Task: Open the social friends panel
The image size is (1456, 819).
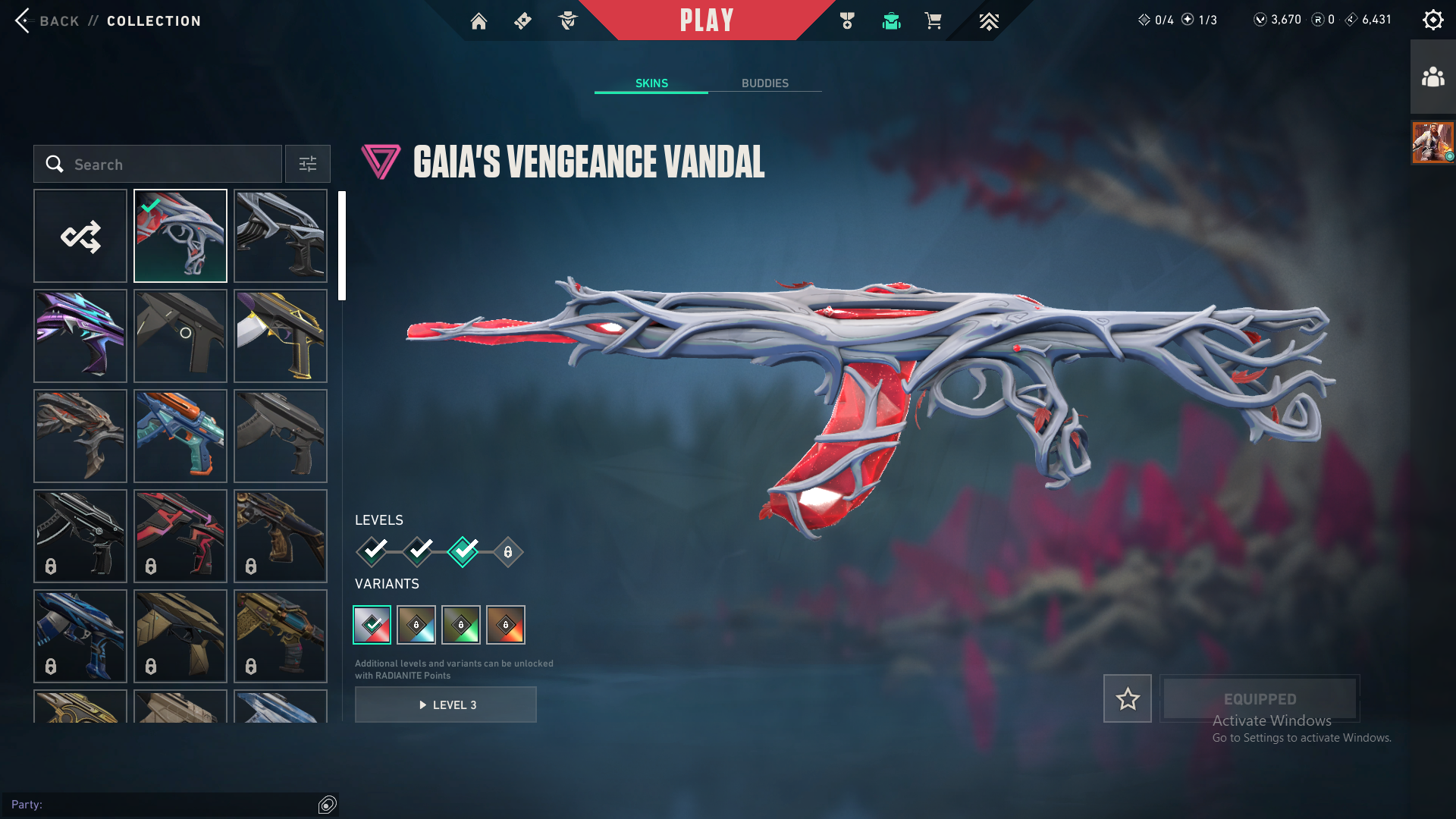Action: [x=1432, y=77]
